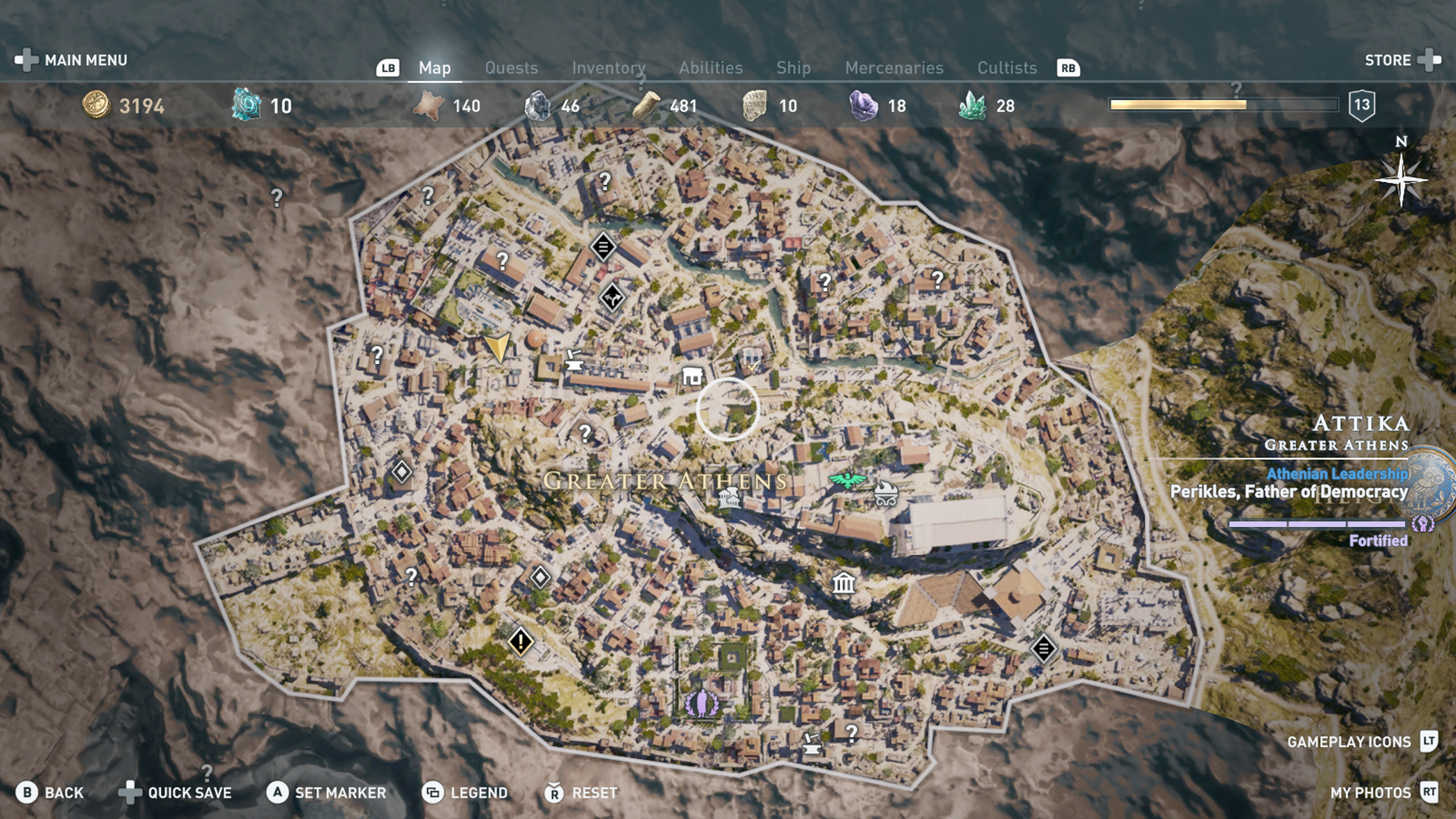This screenshot has height=819, width=1456.
Task: Click the Reset map view option
Action: [x=582, y=792]
